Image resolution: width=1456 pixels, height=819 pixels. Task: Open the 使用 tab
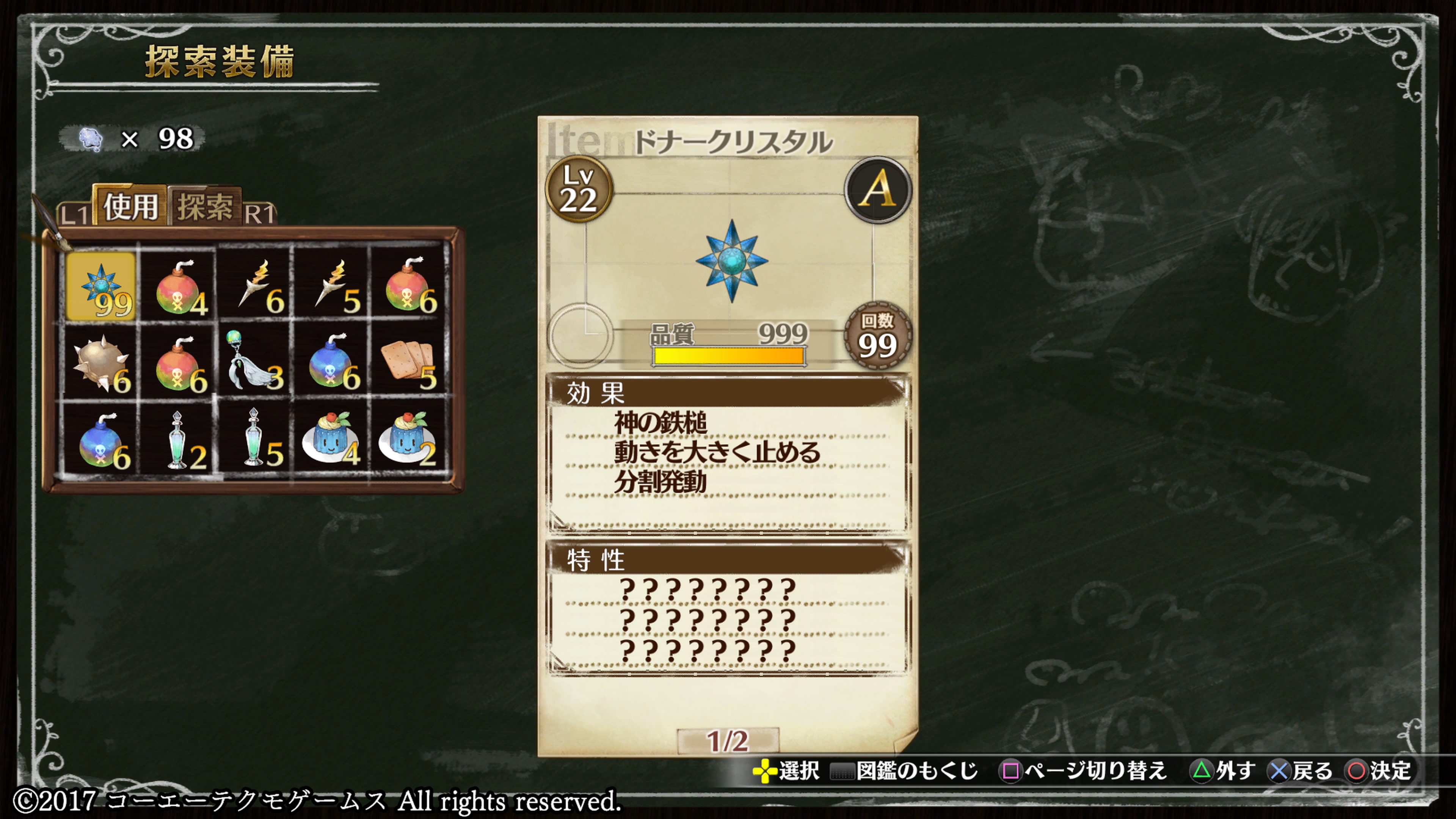130,206
